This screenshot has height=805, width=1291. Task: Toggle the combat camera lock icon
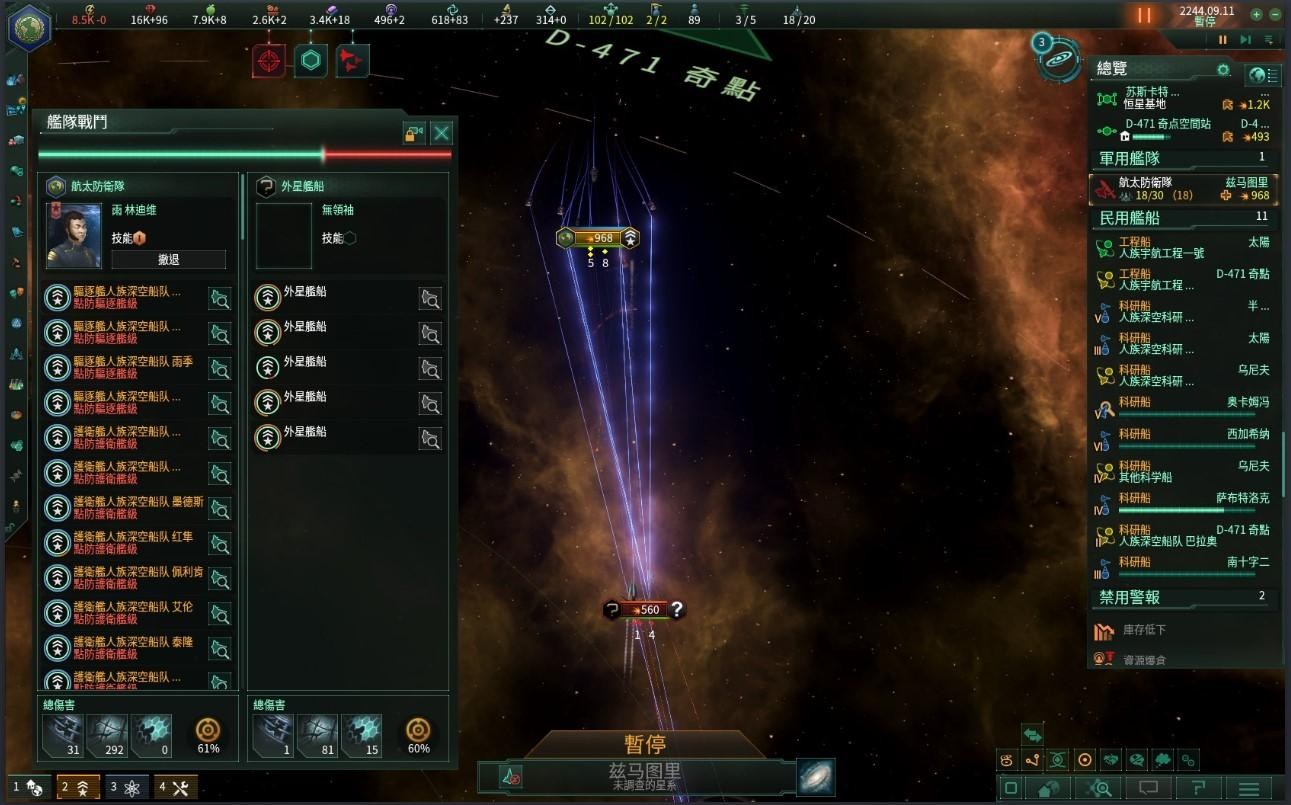pos(414,133)
